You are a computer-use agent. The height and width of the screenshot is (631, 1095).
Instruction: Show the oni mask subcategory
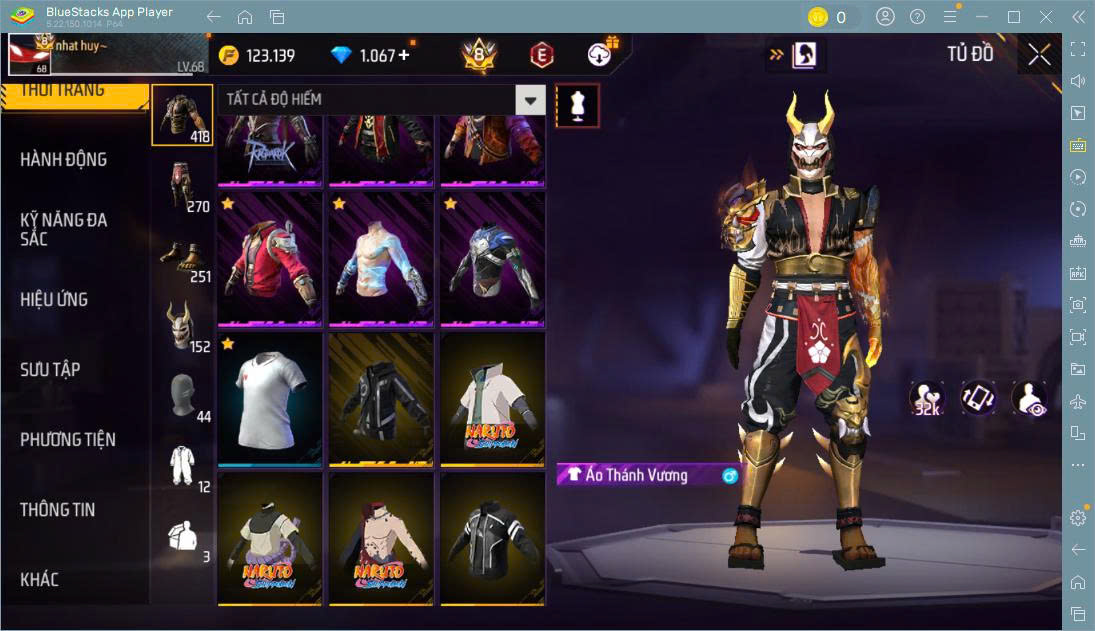pyautogui.click(x=182, y=327)
